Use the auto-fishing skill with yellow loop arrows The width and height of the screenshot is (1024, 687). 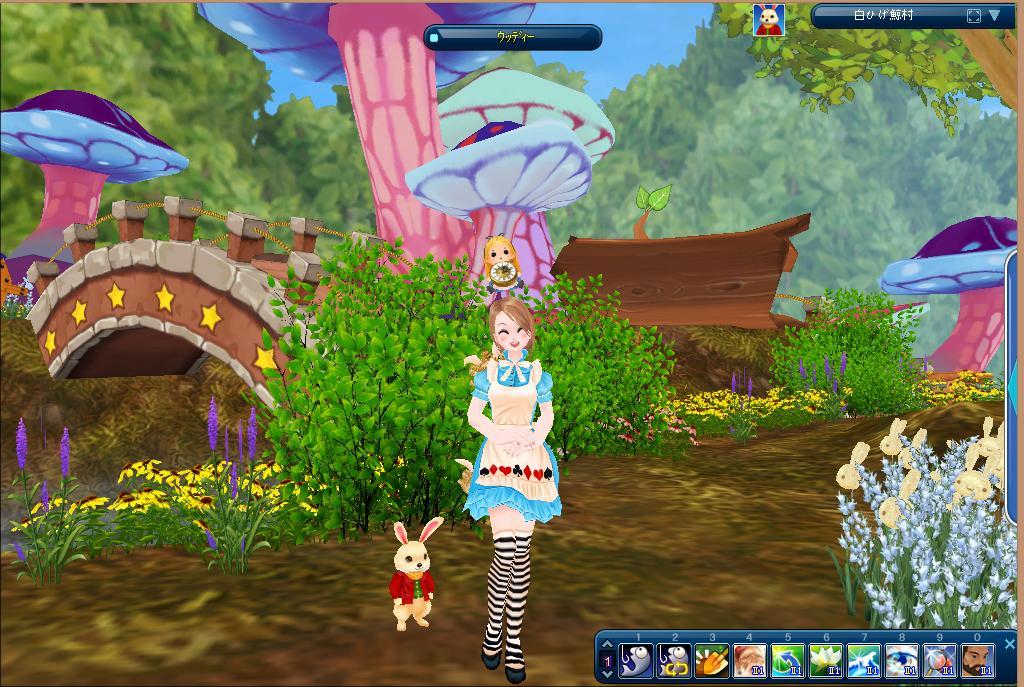tap(674, 661)
